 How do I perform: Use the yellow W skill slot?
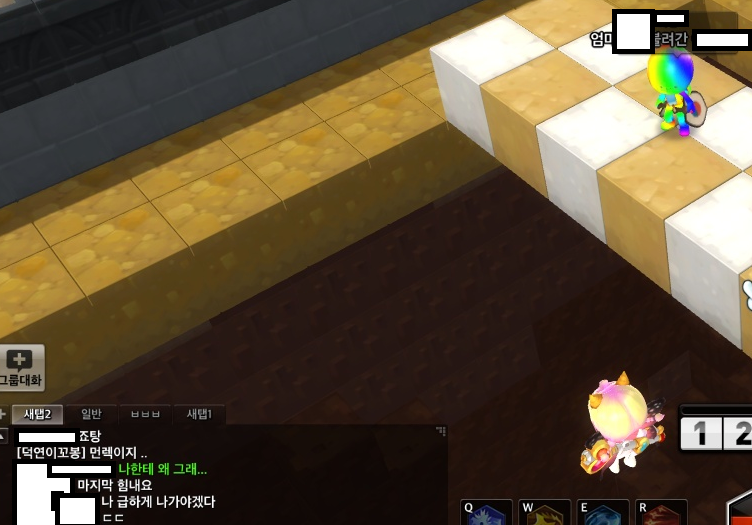(x=545, y=513)
